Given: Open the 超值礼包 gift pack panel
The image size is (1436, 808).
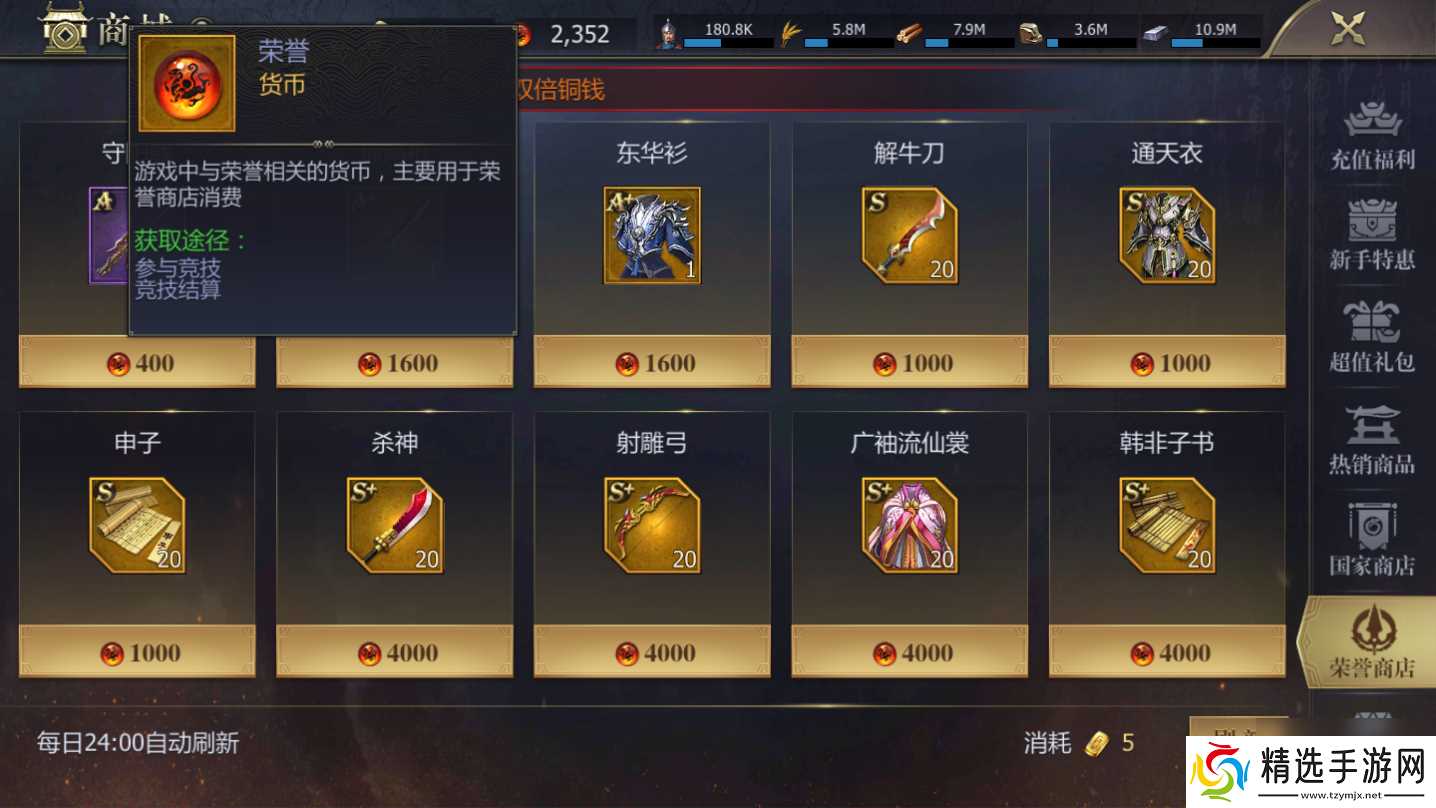Looking at the screenshot, I should [1374, 337].
